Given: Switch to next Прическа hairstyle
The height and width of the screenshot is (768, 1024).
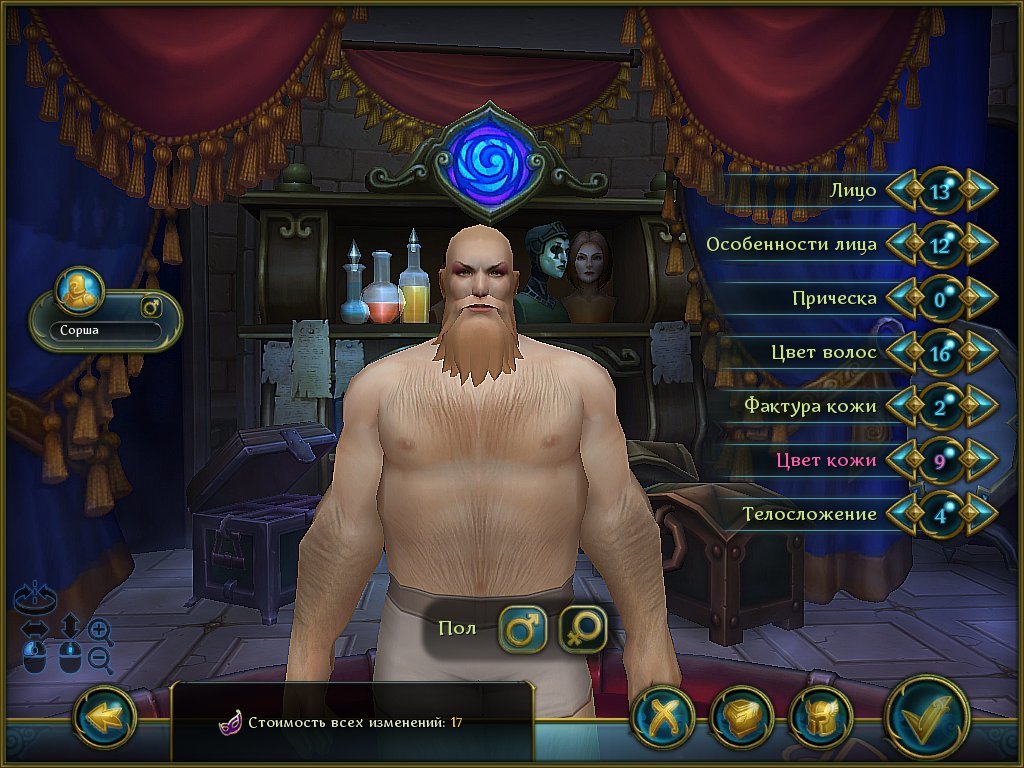Looking at the screenshot, I should click(980, 298).
